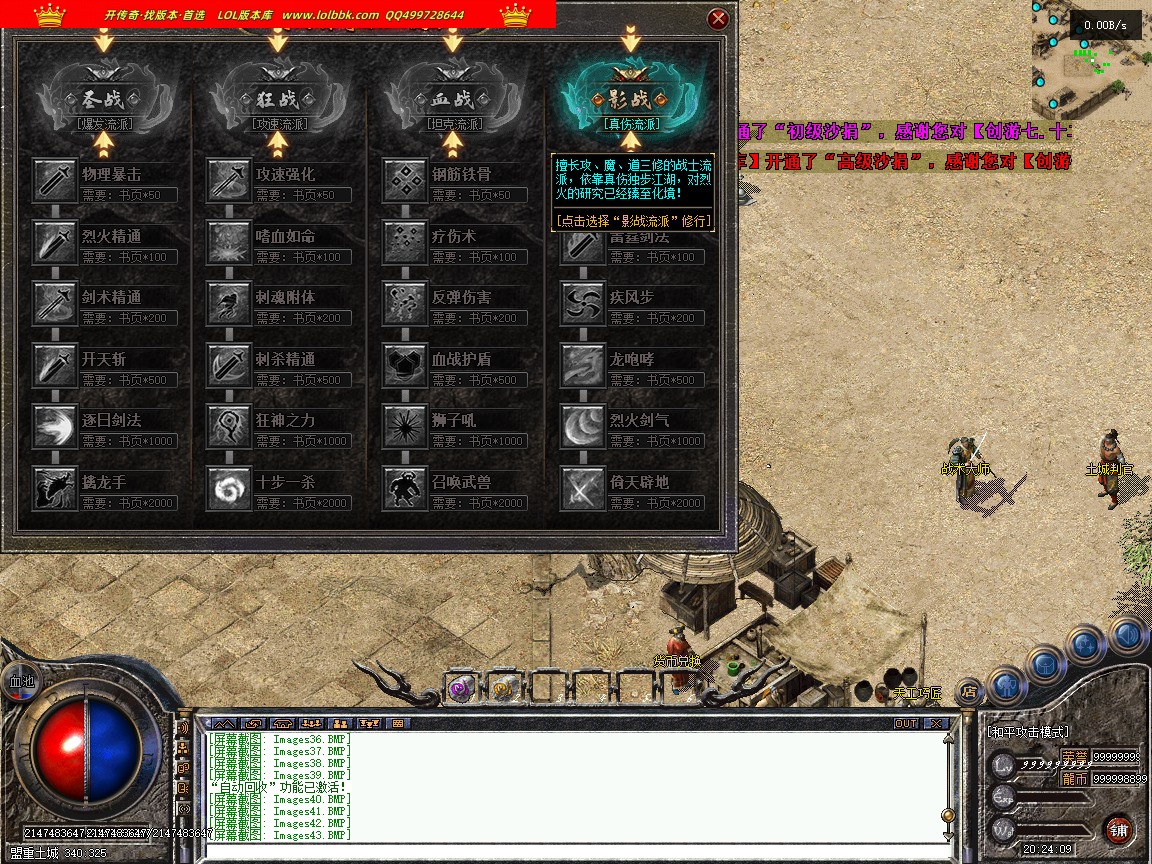This screenshot has height=864, width=1152.
Task: Close the warrior school skill panel
Action: pos(717,19)
